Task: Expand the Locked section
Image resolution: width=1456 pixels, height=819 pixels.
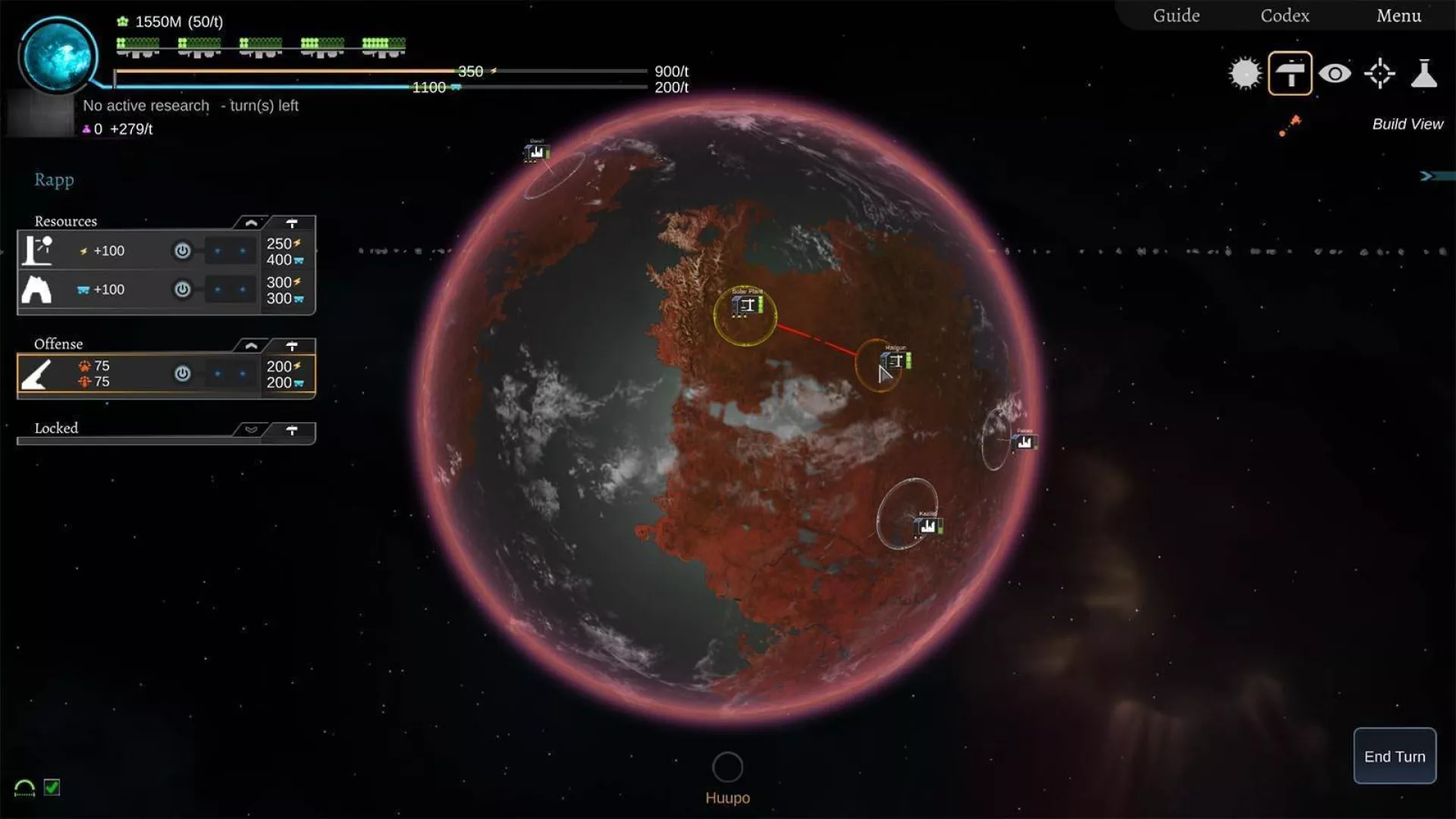Action: pos(251,430)
